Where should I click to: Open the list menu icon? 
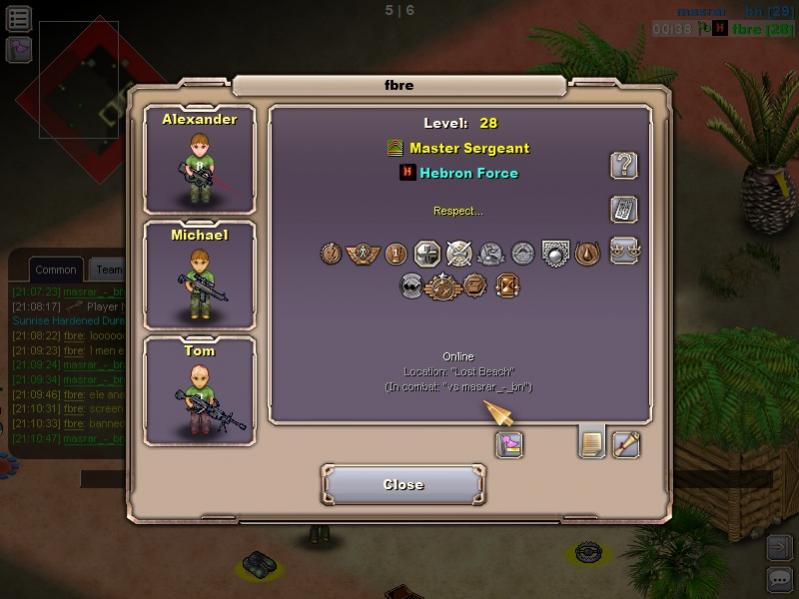[x=19, y=18]
